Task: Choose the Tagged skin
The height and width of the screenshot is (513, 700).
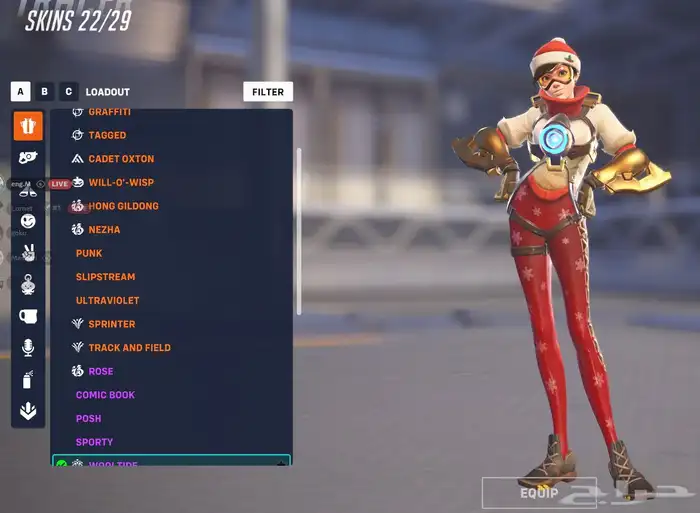Action: click(107, 135)
